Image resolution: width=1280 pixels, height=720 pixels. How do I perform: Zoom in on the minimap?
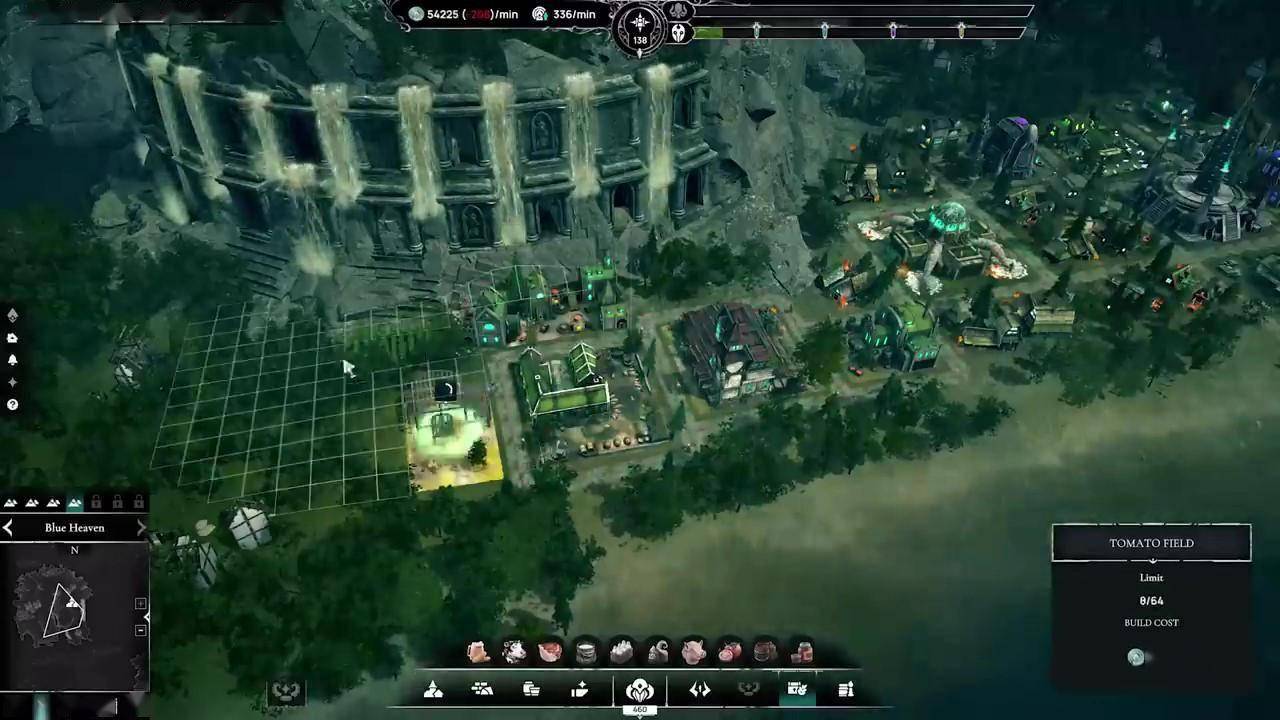pos(140,604)
